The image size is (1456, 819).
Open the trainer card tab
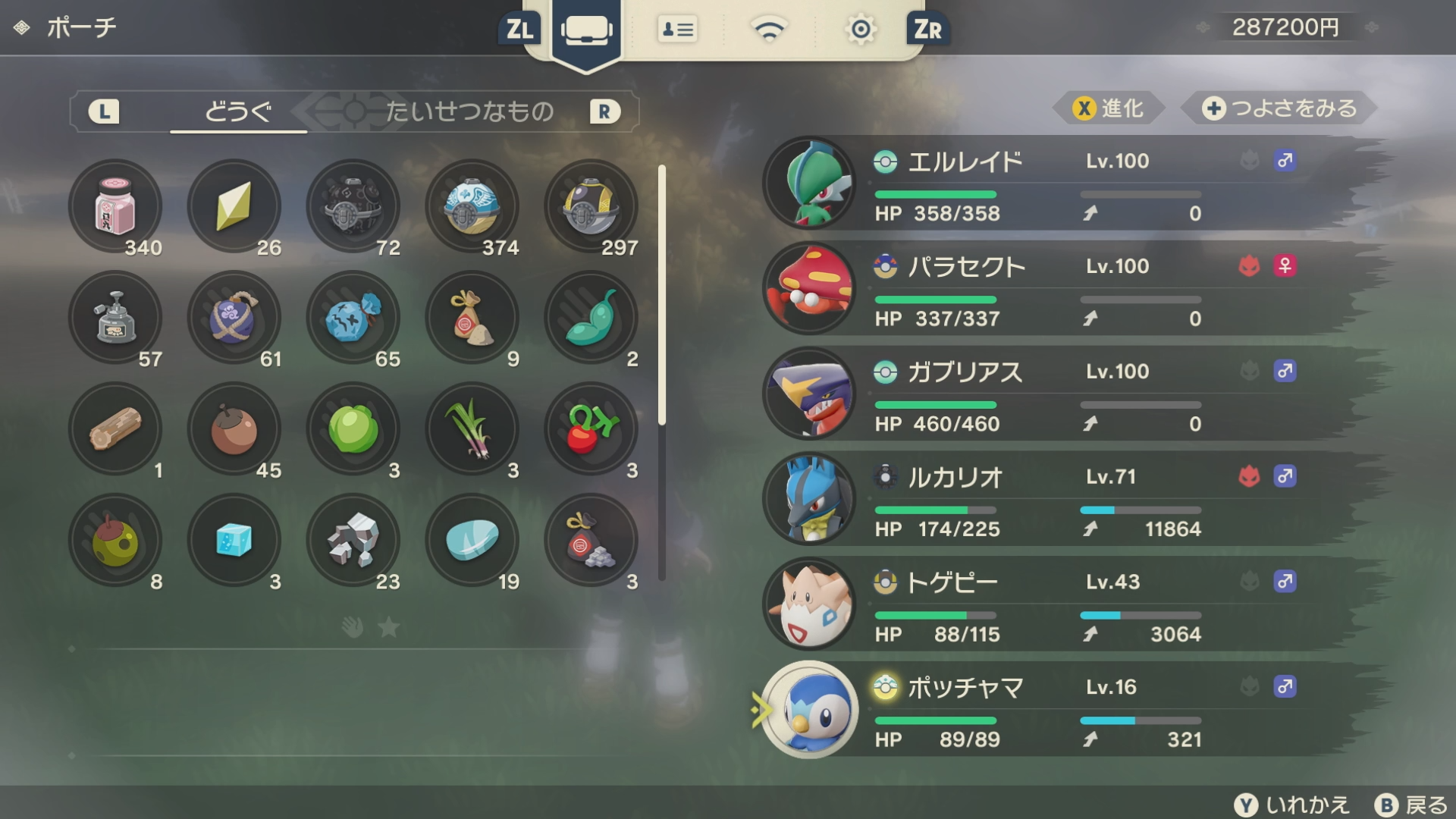[x=677, y=30]
